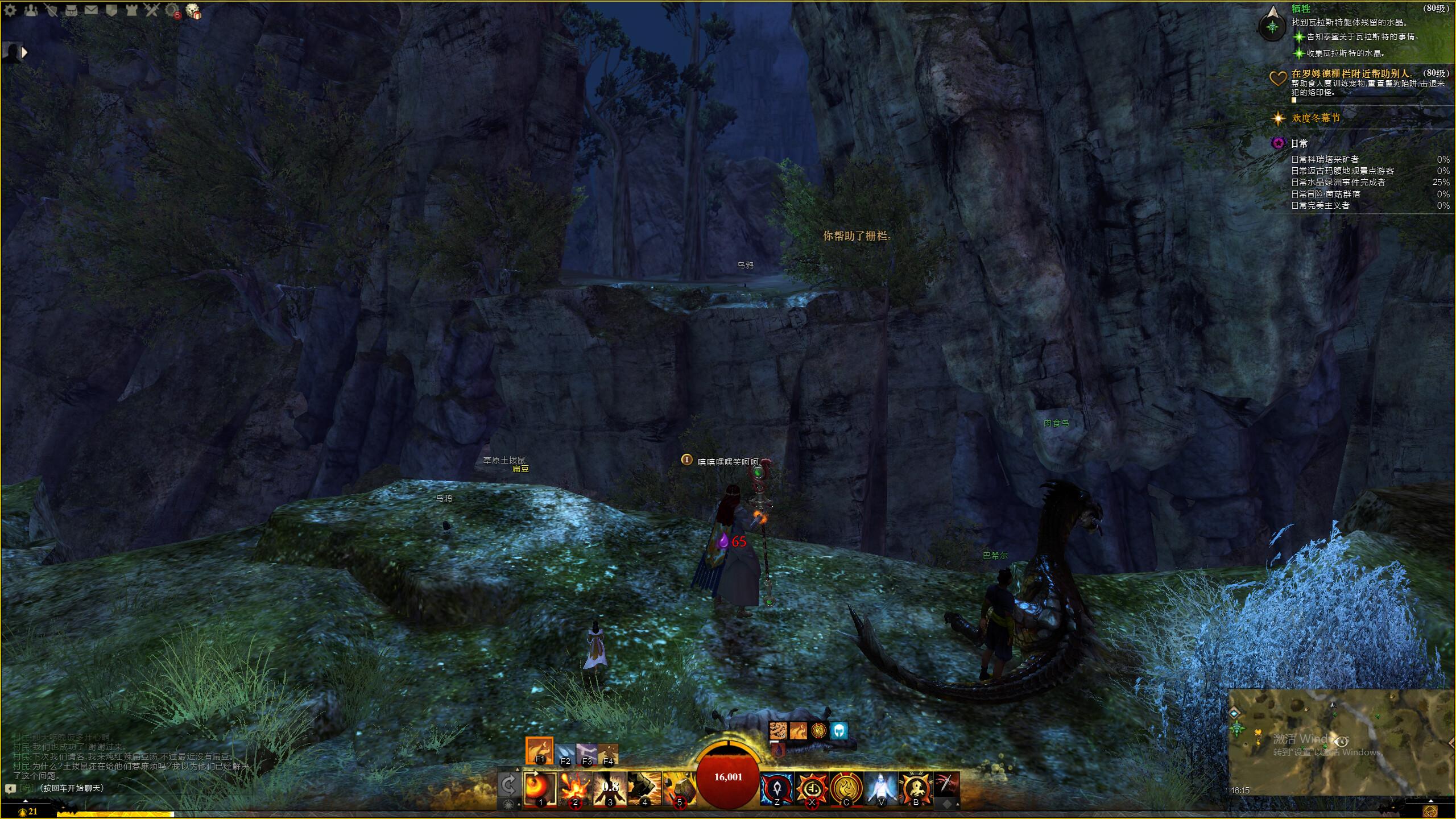This screenshot has height=819, width=1456.
Task: Open the guild shield banner icon
Action: 111,10
